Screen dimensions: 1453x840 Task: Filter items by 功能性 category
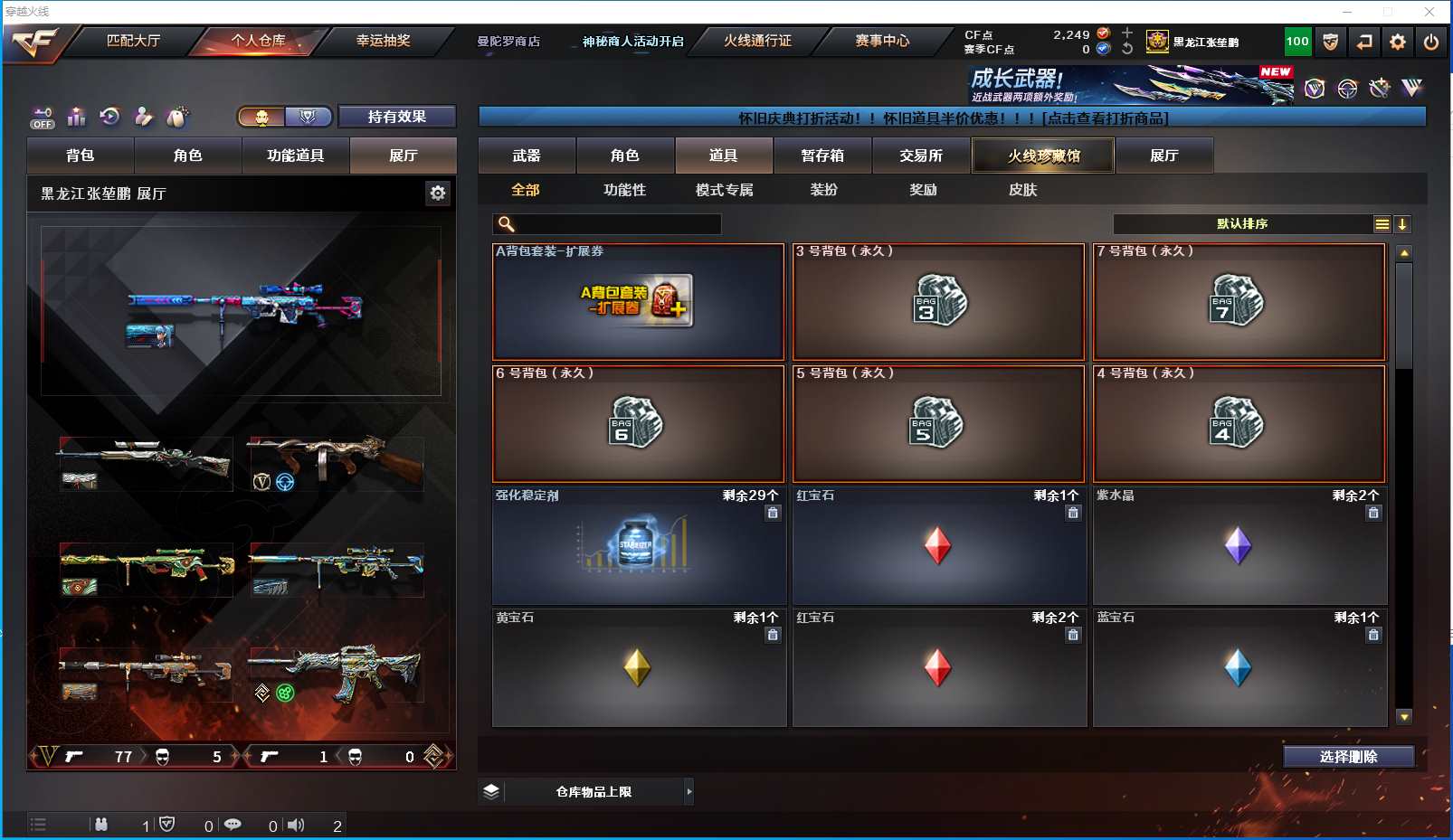[x=624, y=190]
